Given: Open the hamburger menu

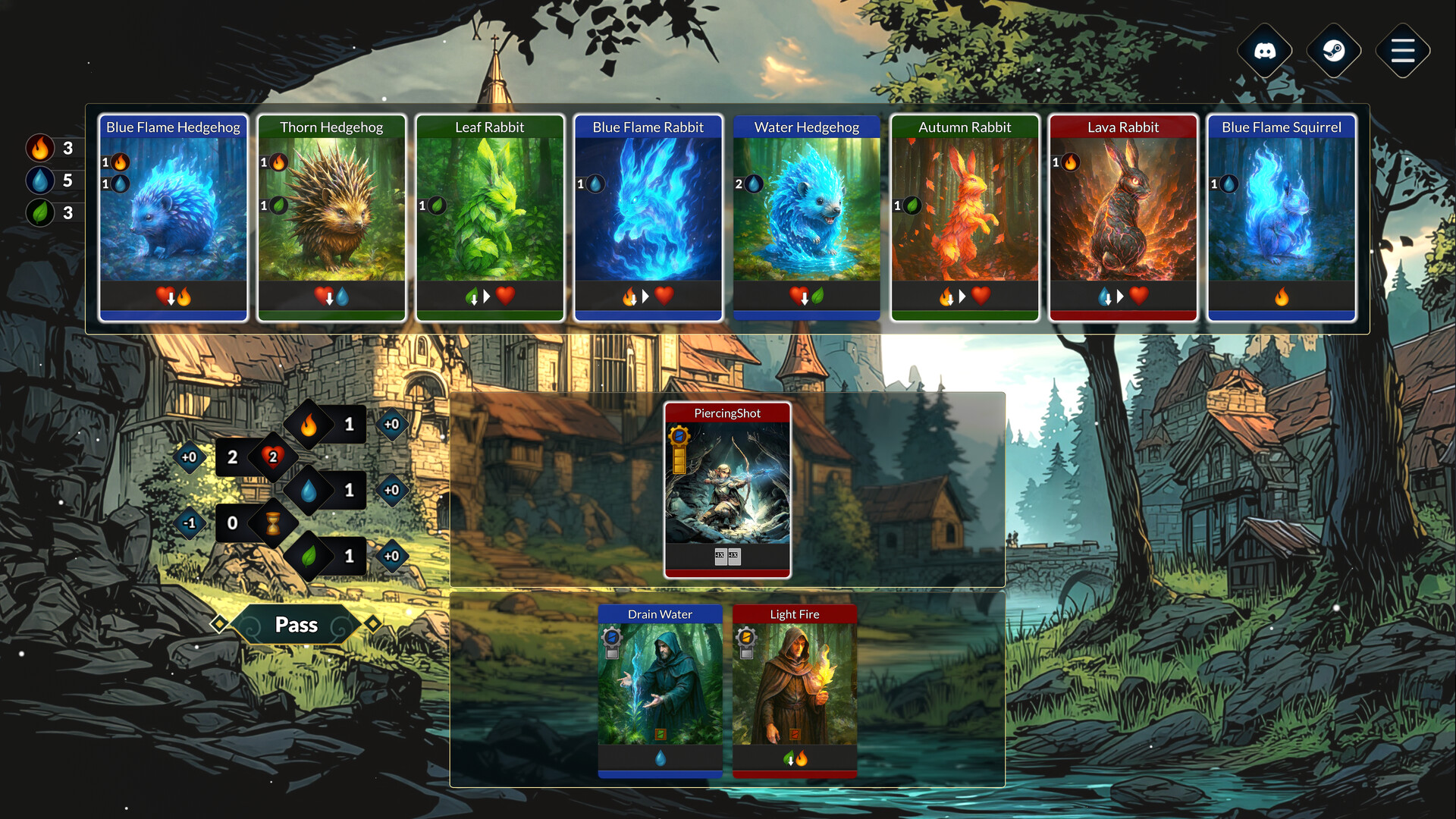Looking at the screenshot, I should [1402, 50].
